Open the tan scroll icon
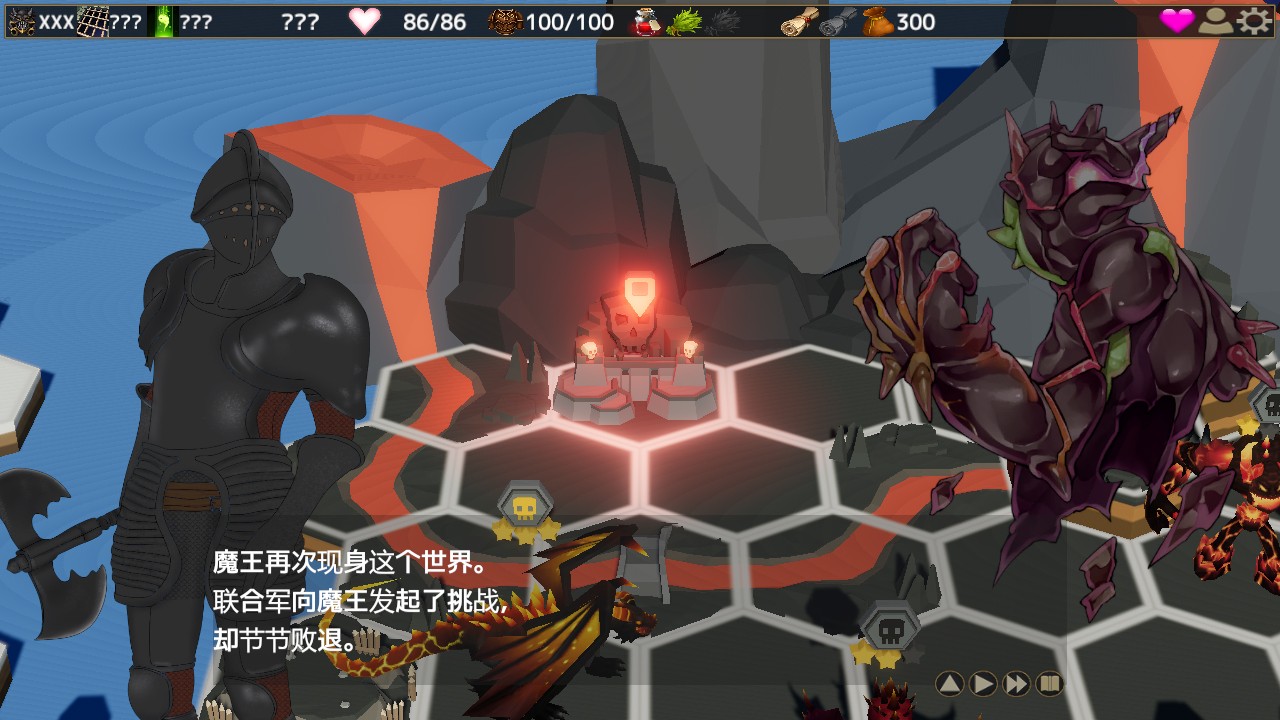 tap(798, 21)
